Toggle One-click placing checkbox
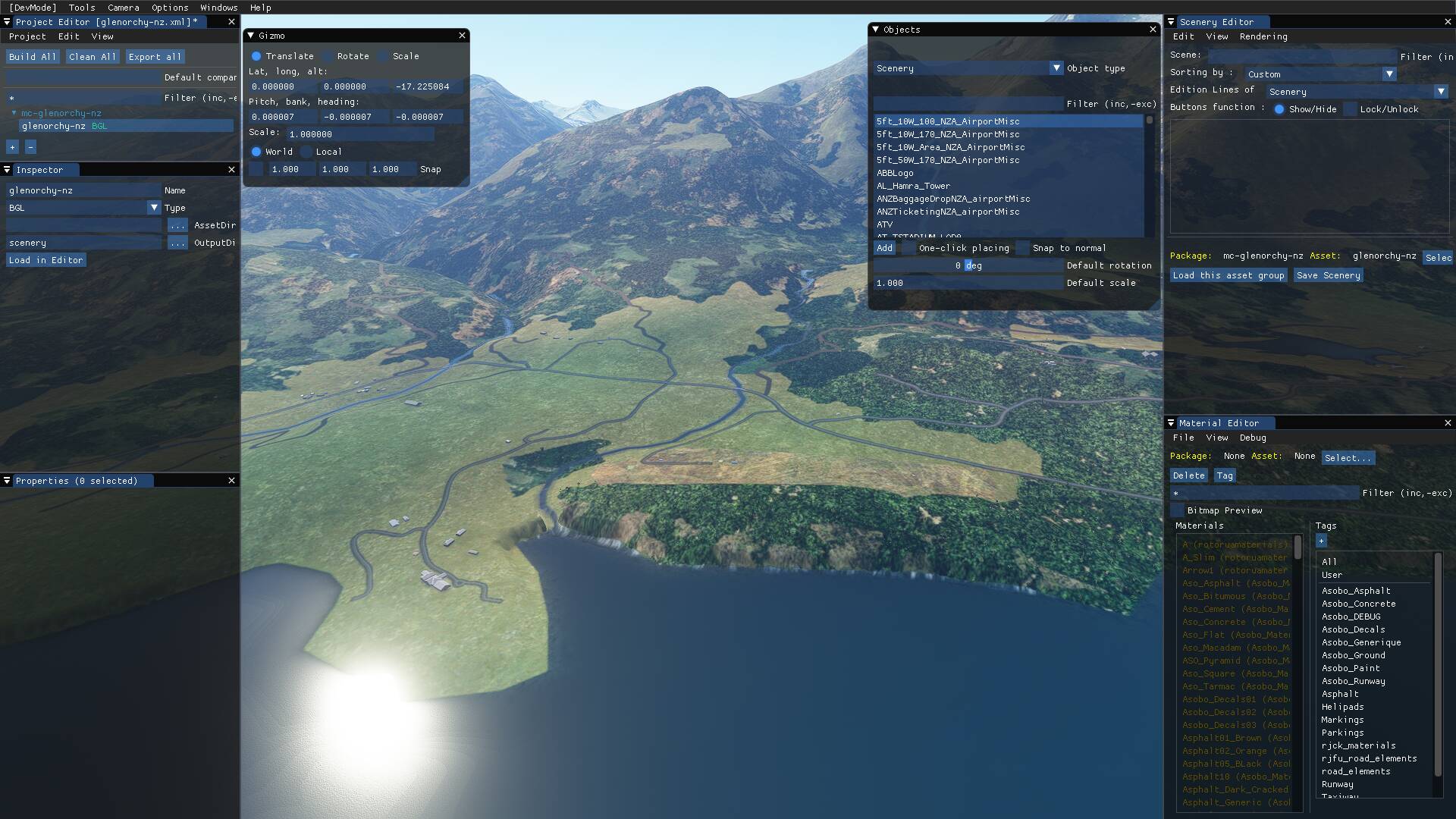 click(908, 248)
